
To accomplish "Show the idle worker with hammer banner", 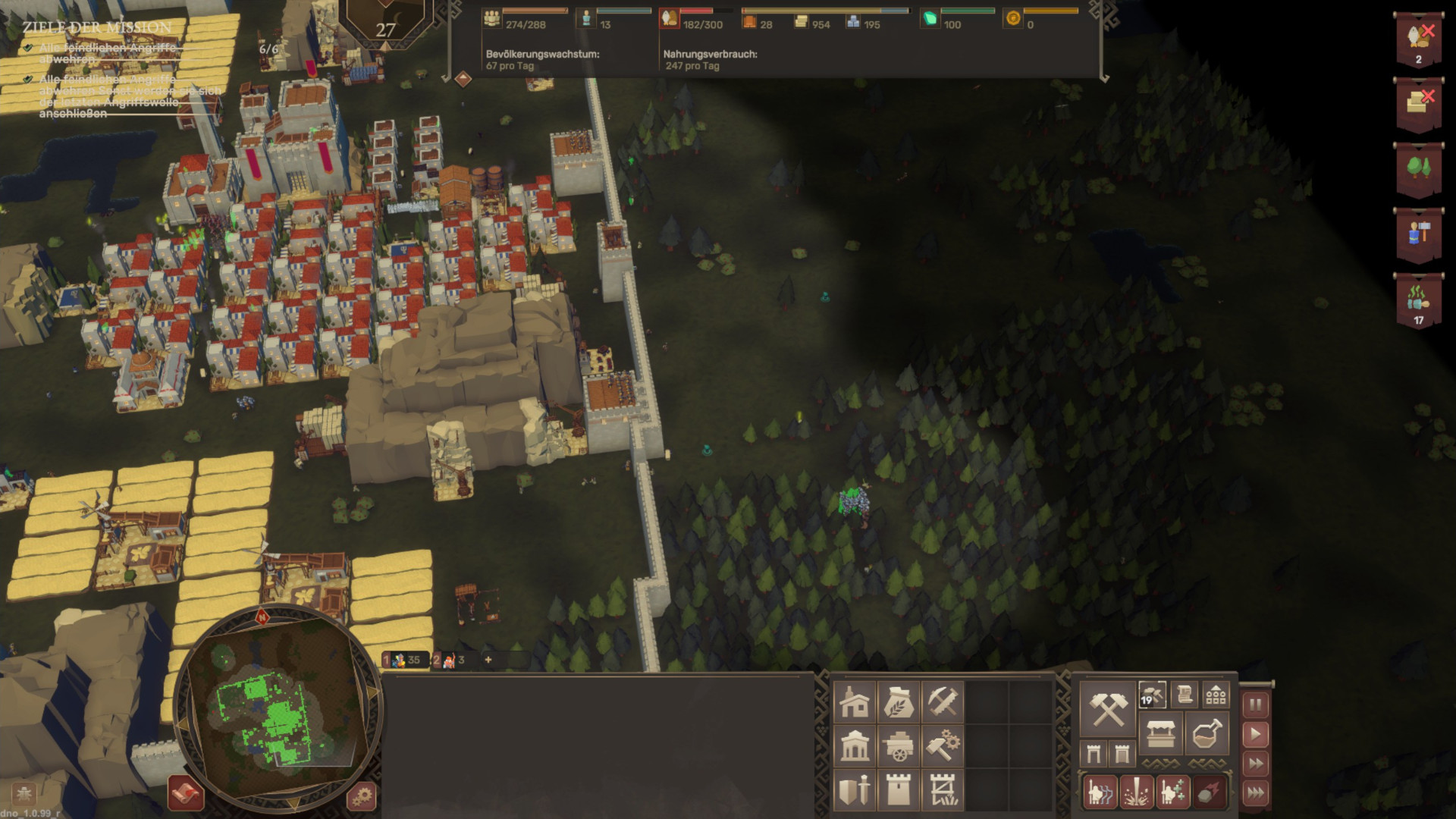I will pos(1418,234).
